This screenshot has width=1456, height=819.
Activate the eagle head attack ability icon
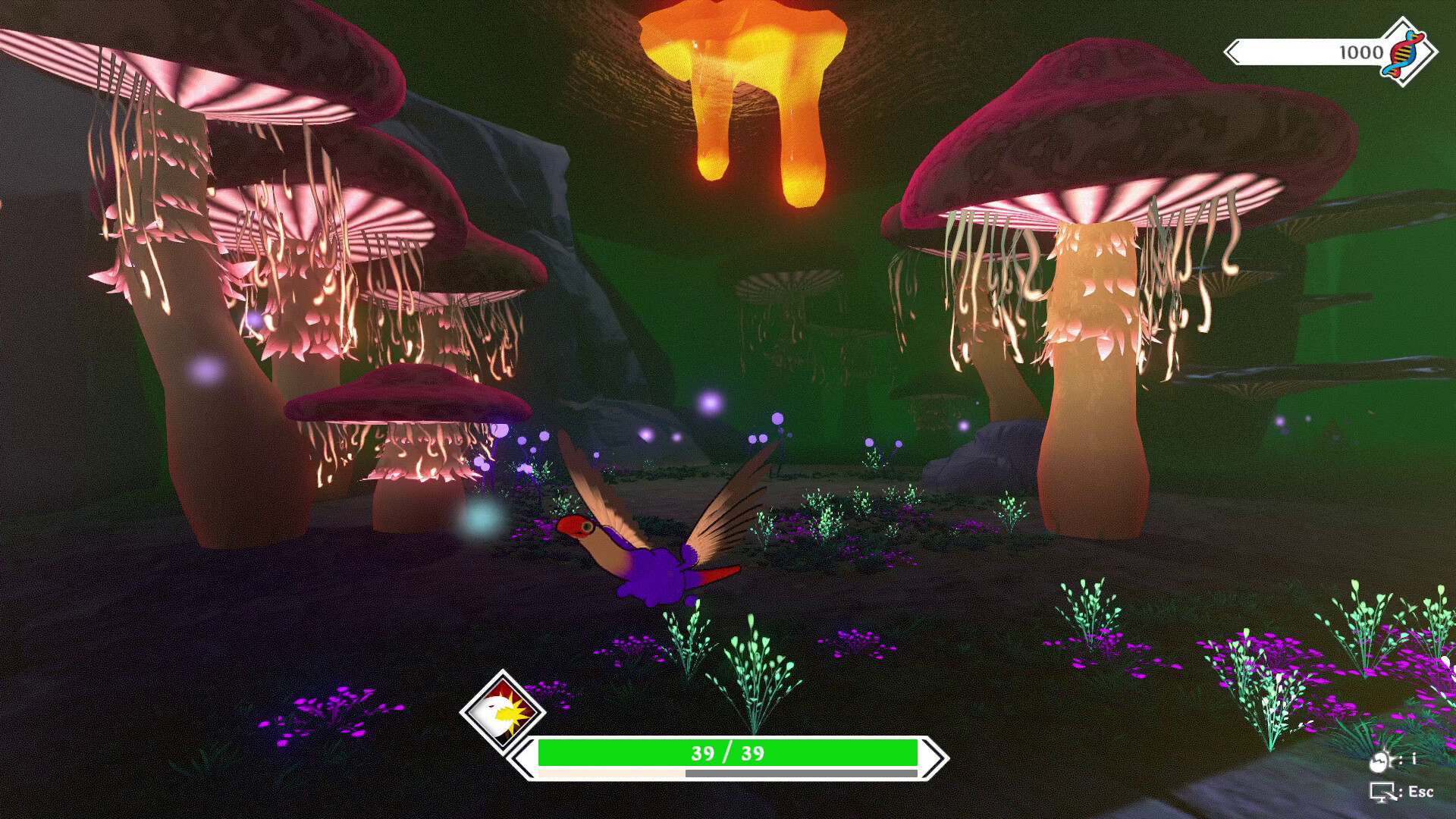click(502, 711)
